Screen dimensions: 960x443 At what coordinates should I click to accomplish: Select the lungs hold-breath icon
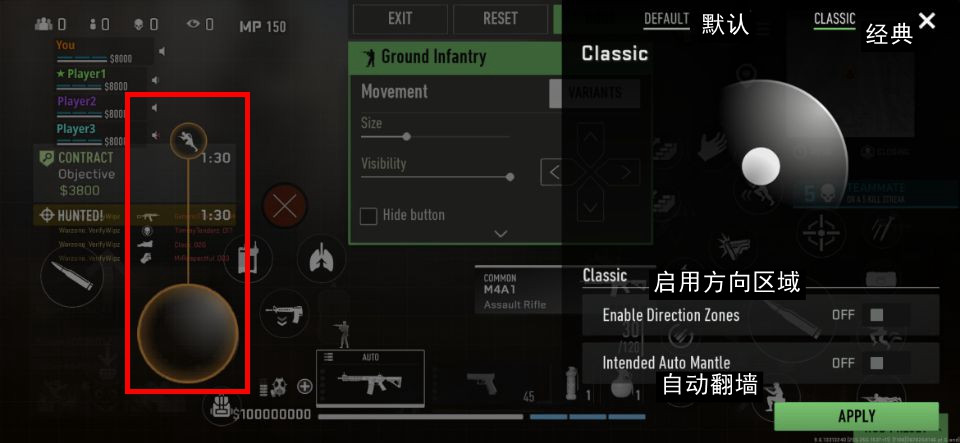pyautogui.click(x=320, y=258)
